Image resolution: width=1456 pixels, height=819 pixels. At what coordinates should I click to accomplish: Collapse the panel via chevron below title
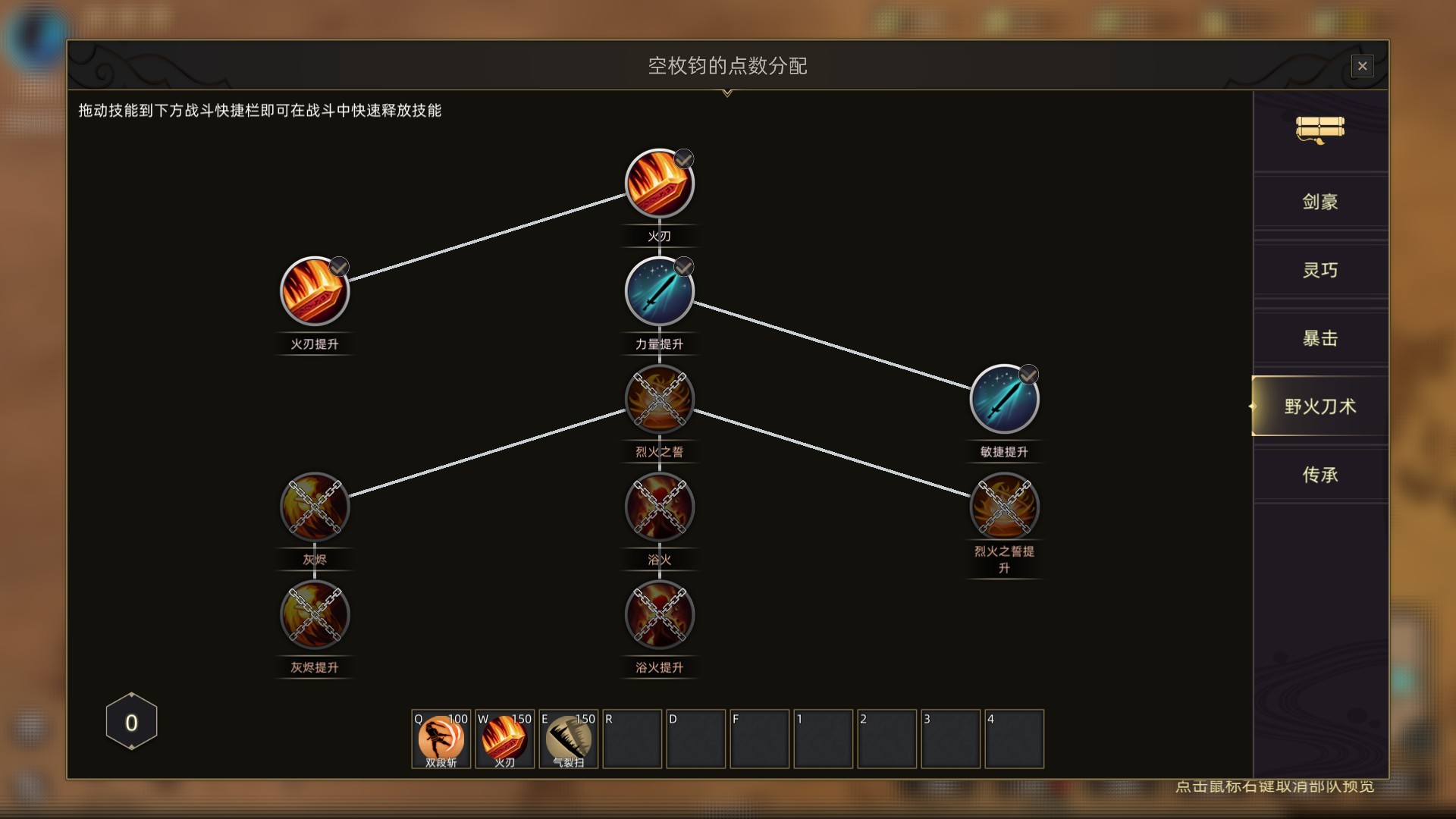click(729, 94)
